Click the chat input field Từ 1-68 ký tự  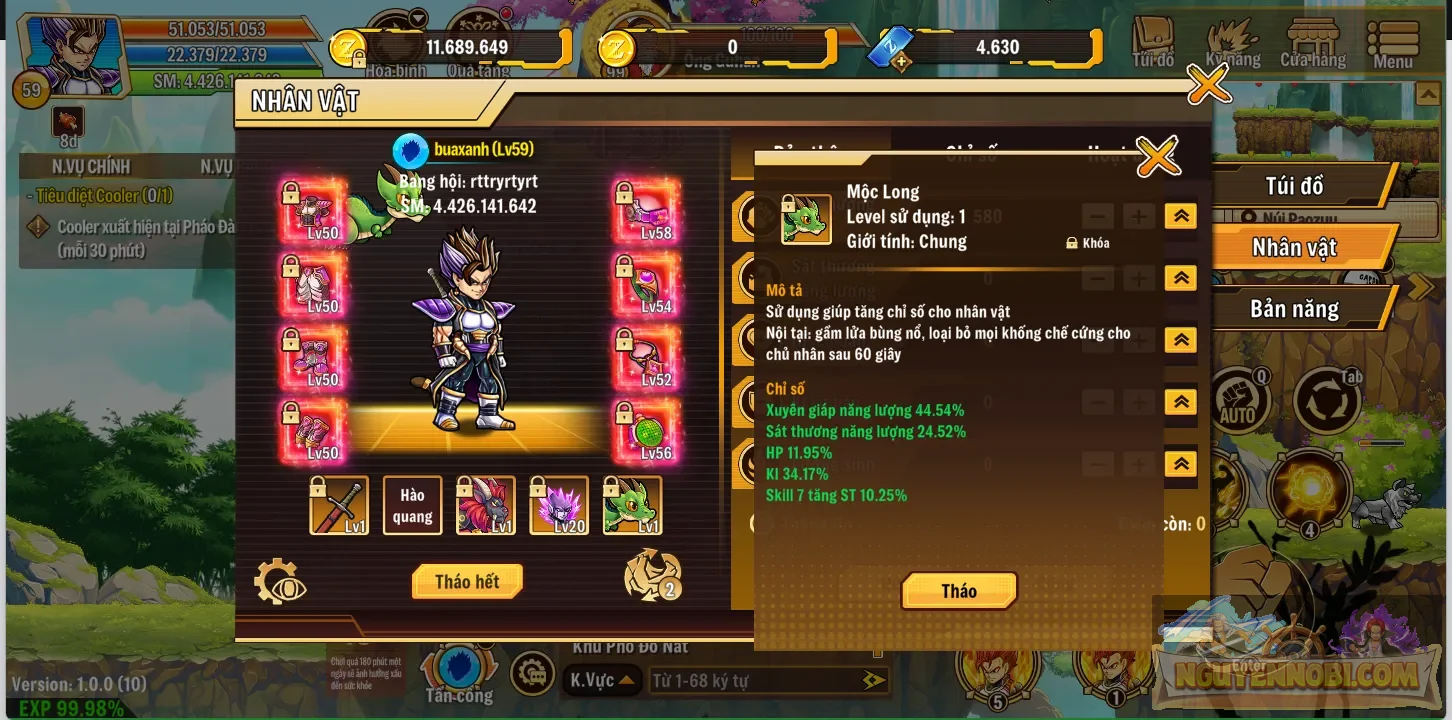coord(770,680)
